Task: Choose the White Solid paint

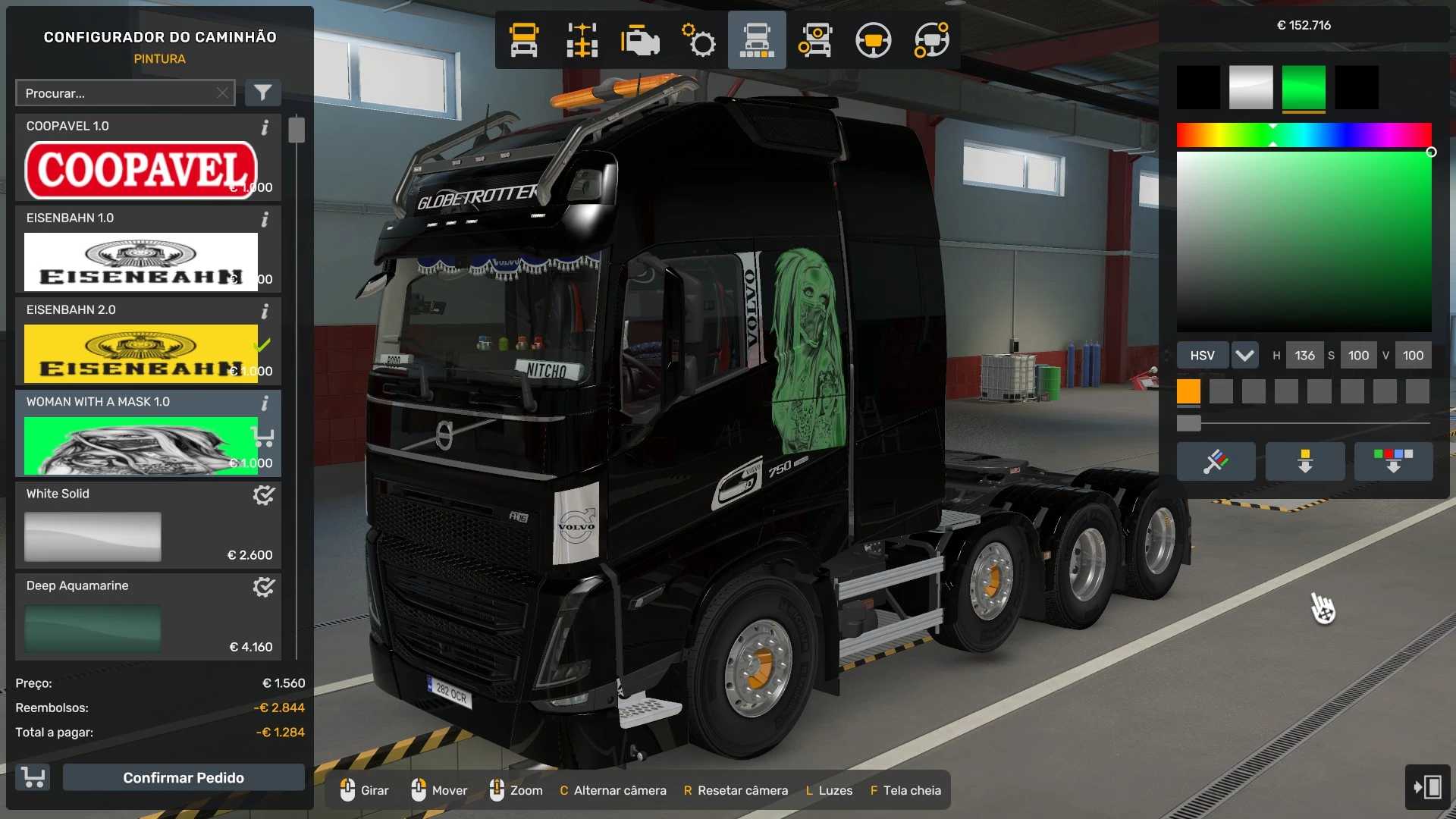Action: tap(93, 536)
